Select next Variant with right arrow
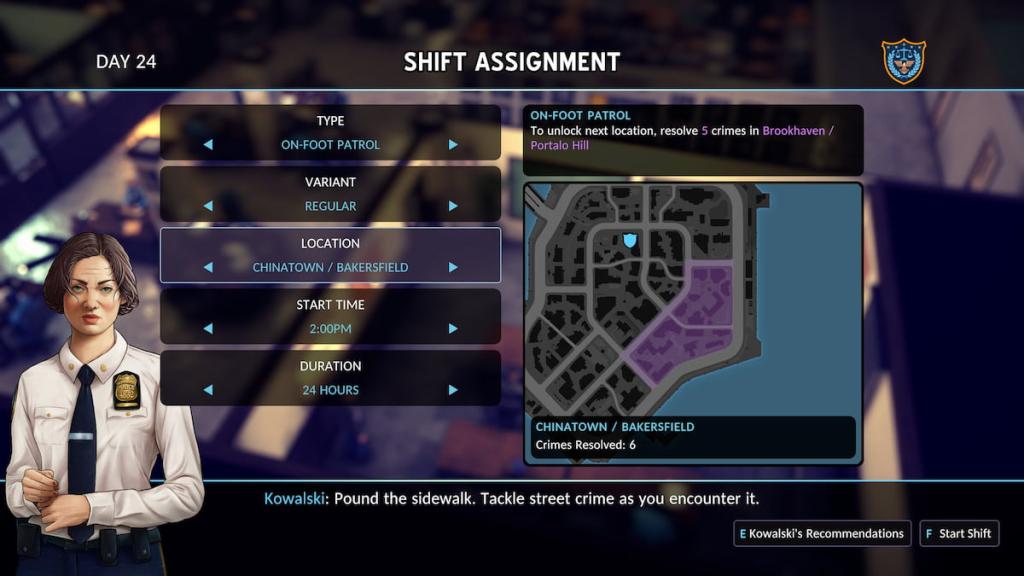This screenshot has height=576, width=1024. pyautogui.click(x=453, y=206)
